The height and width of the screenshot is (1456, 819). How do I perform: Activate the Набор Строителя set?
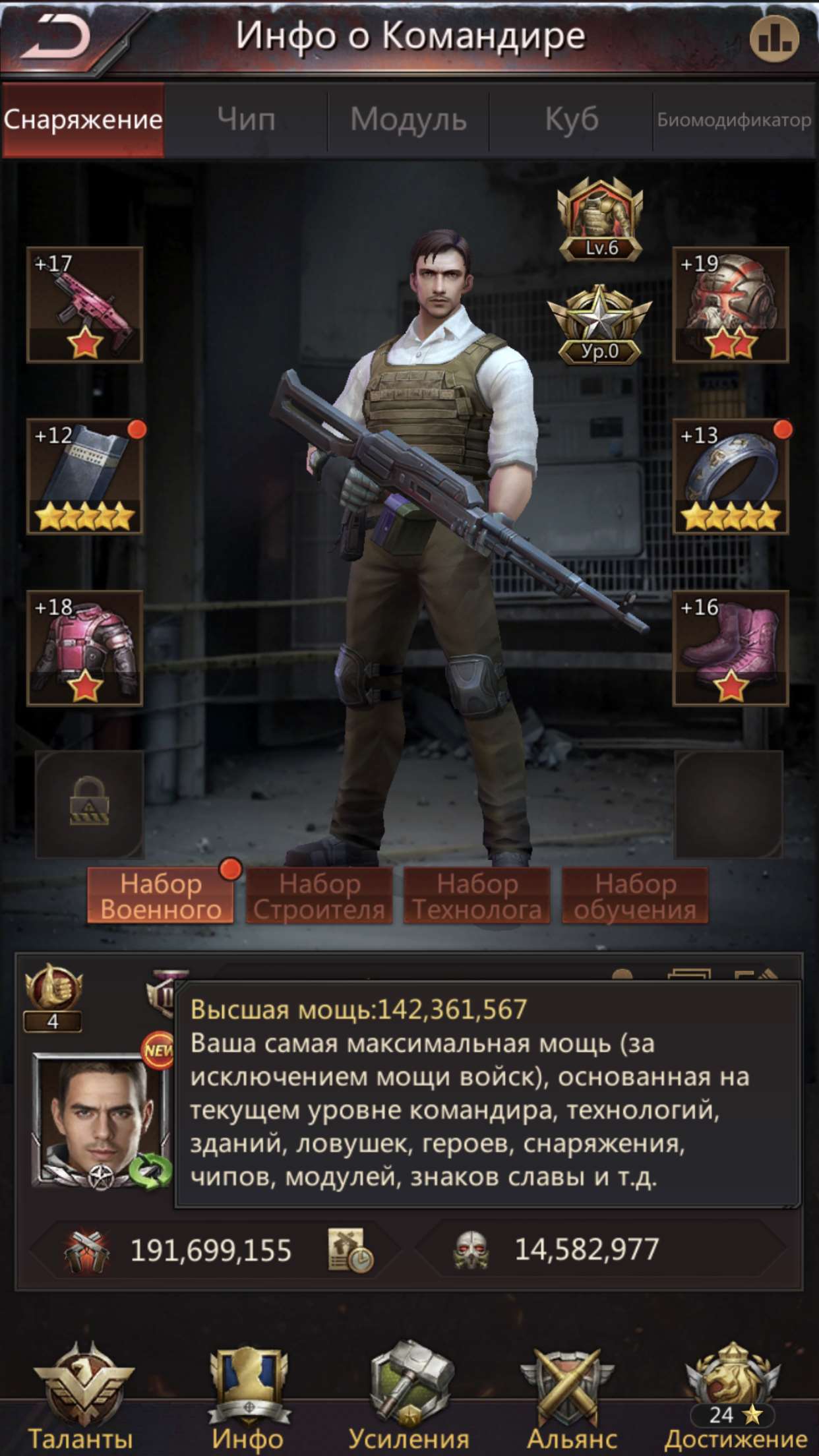point(319,896)
